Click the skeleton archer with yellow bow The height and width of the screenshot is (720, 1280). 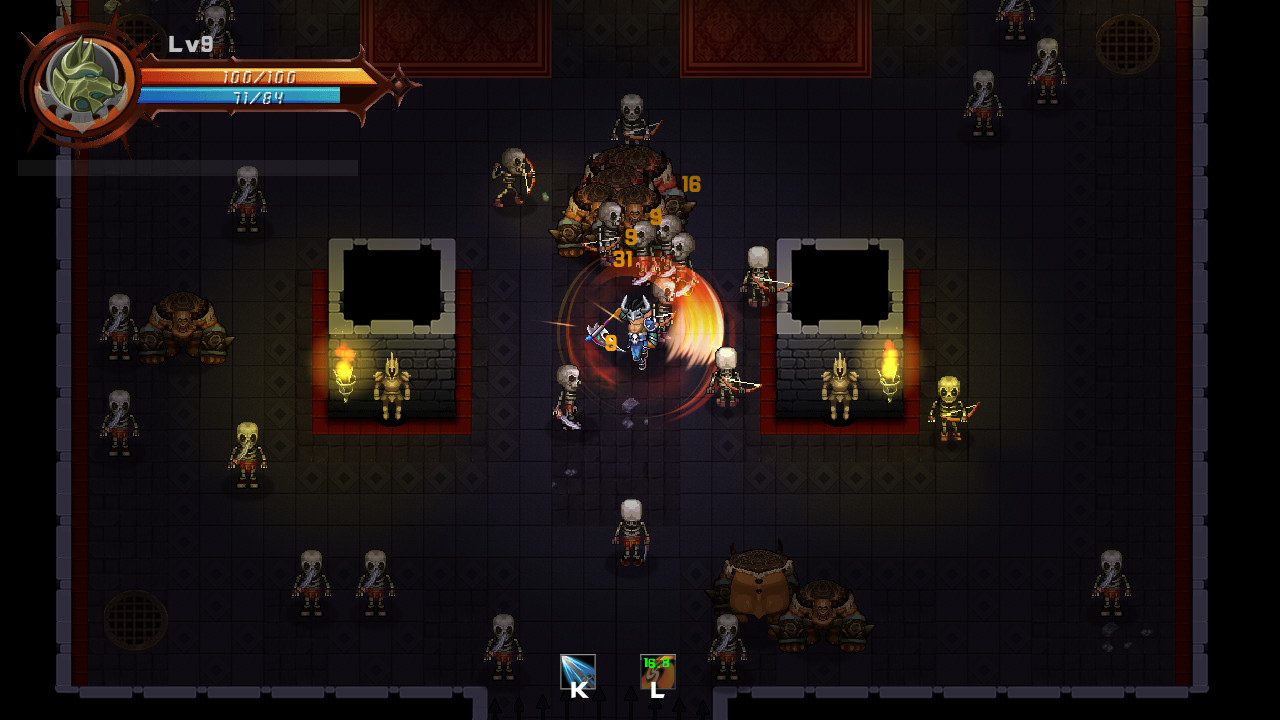[950, 405]
